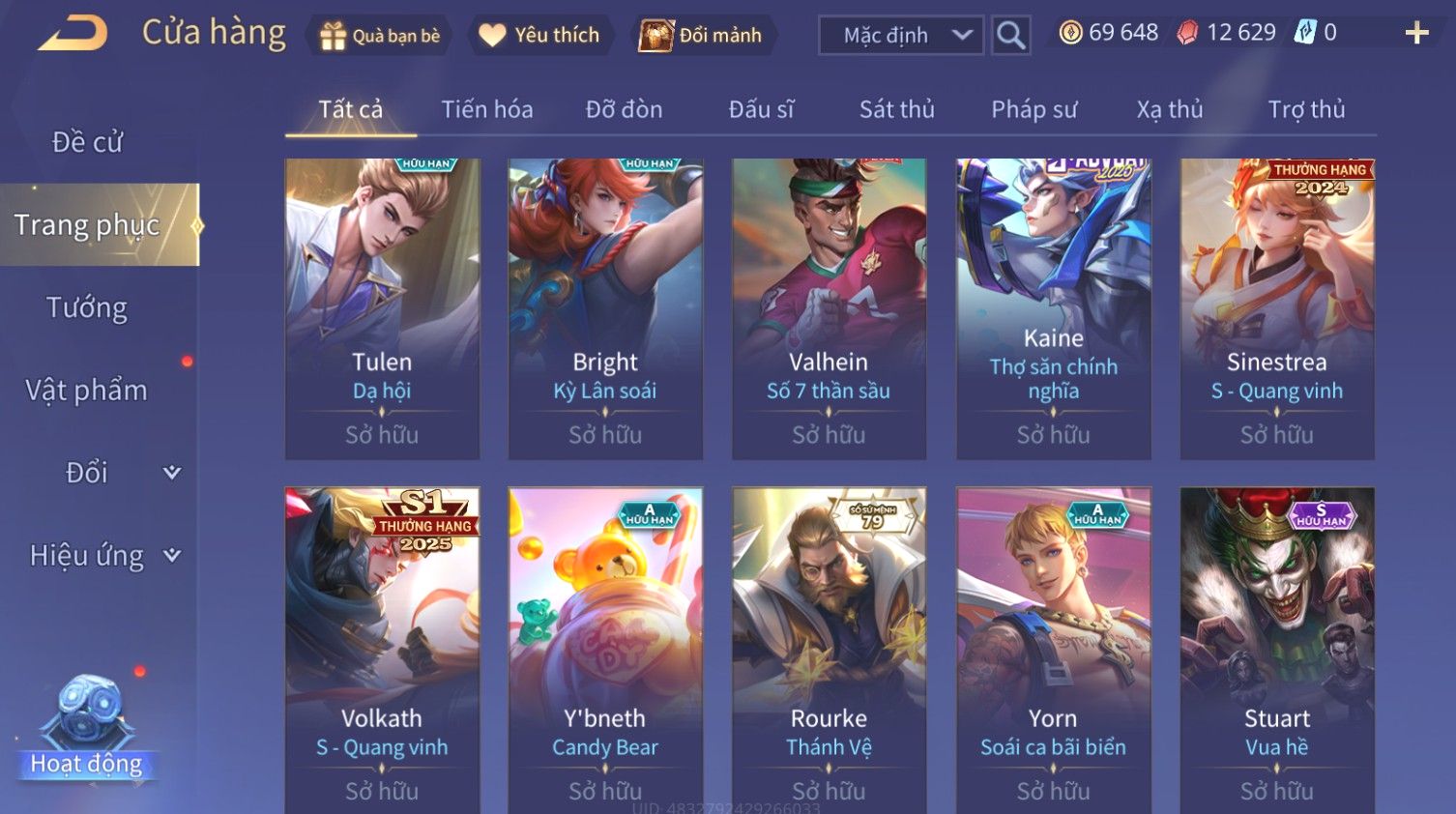
Task: Choose the Trợ thủ tab
Action: click(x=1306, y=109)
